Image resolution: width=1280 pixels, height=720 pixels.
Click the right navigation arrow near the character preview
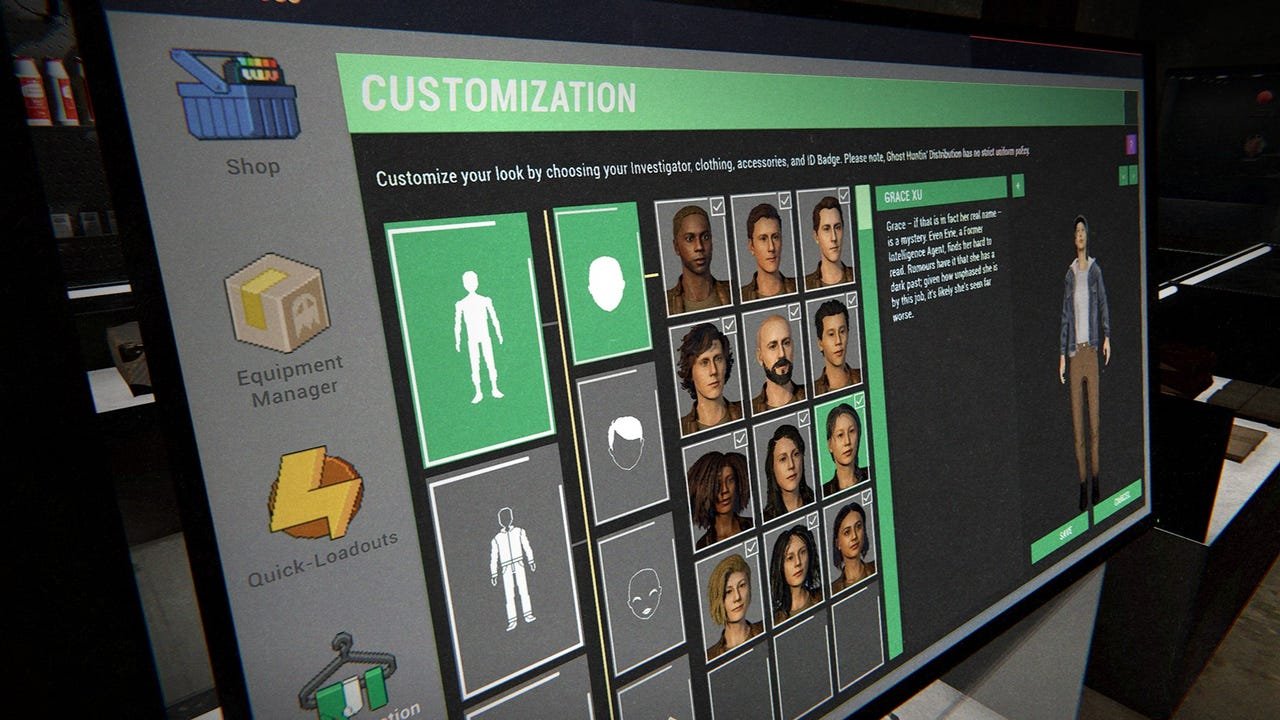point(1133,174)
